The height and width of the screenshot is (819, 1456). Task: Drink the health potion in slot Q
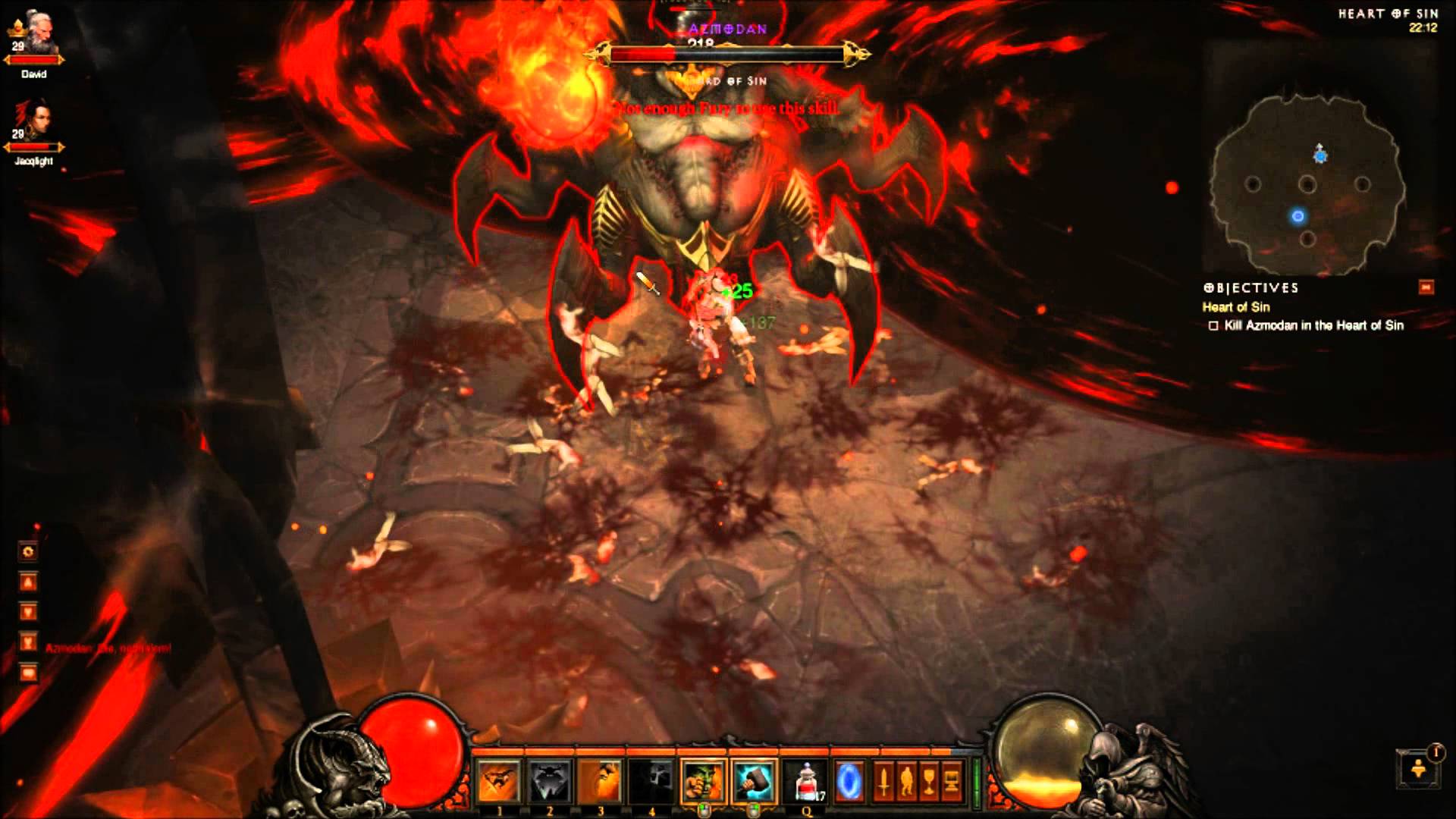(807, 781)
